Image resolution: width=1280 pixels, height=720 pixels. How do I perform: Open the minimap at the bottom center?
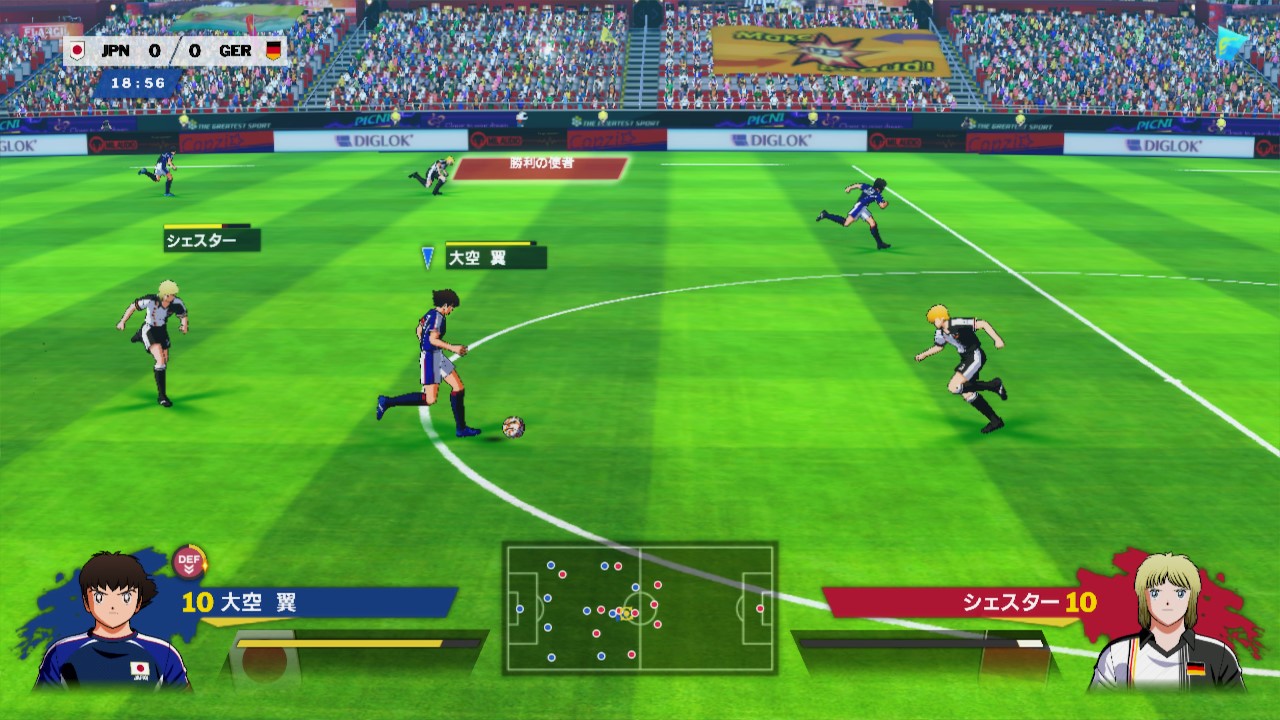point(640,605)
